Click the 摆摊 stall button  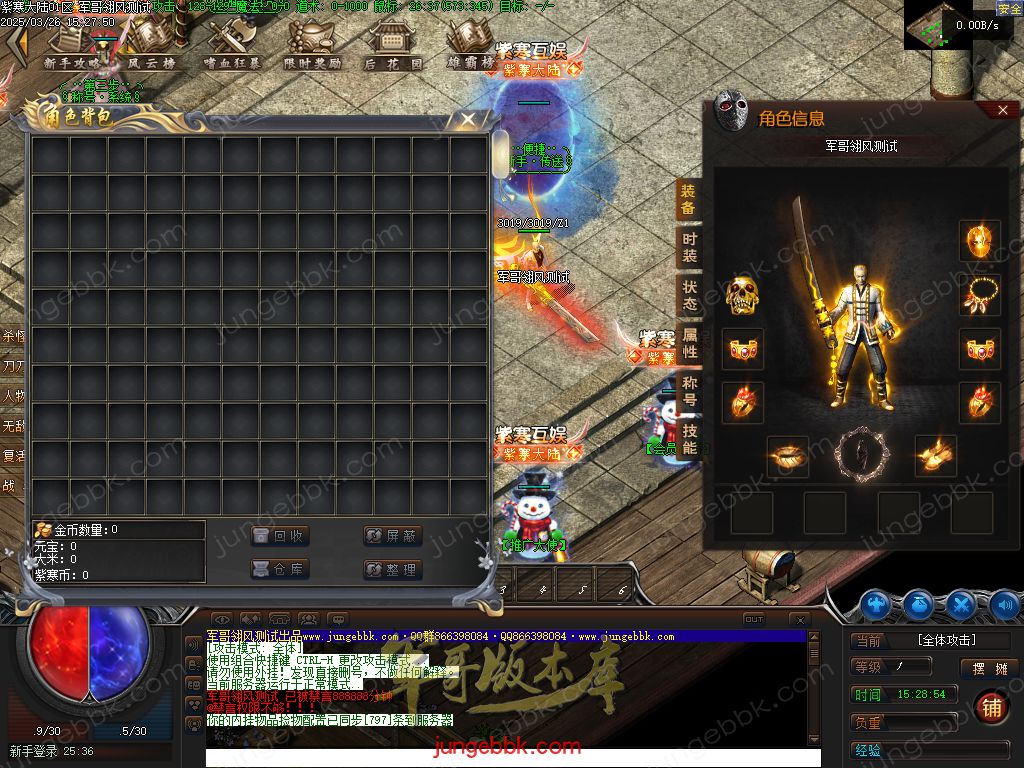pos(989,668)
